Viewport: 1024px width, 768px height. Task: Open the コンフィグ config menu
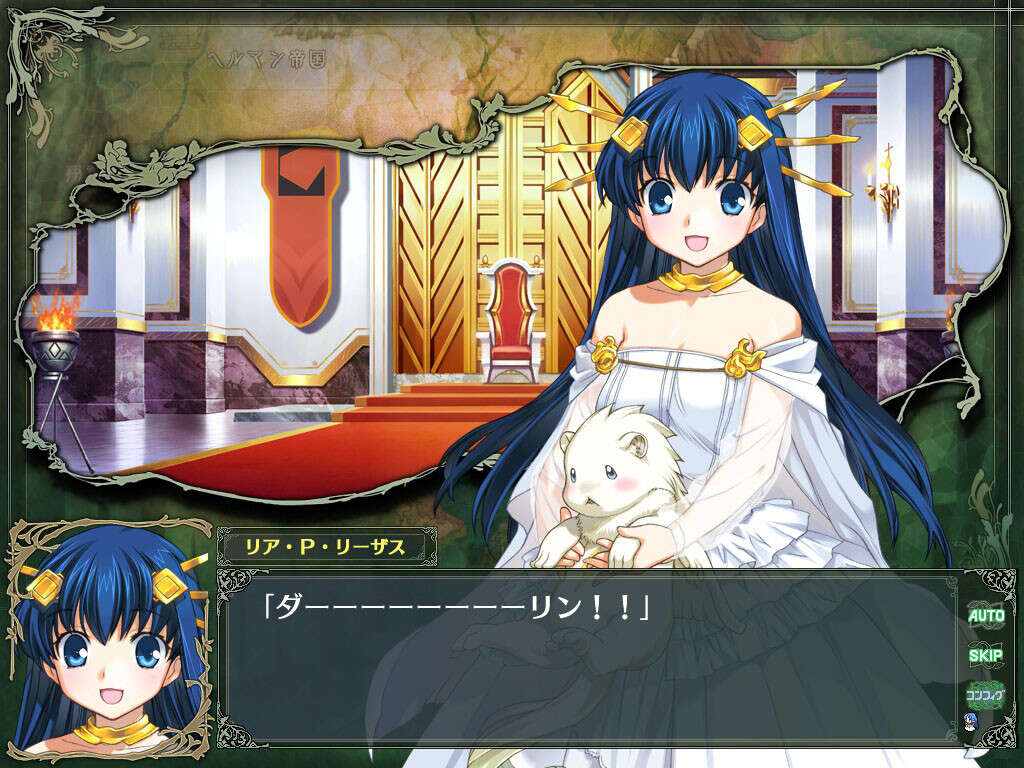986,693
